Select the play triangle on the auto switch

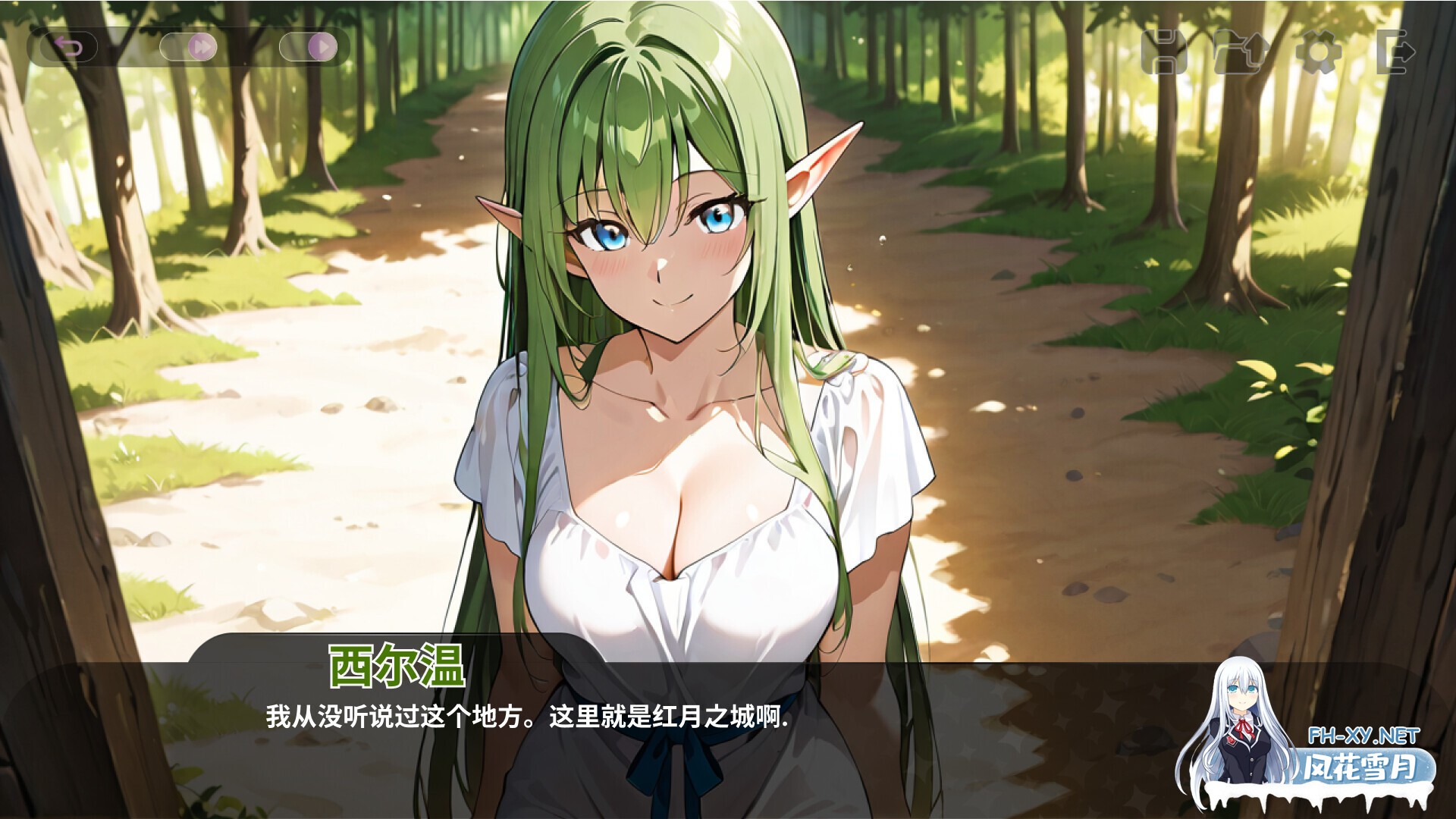(x=322, y=47)
